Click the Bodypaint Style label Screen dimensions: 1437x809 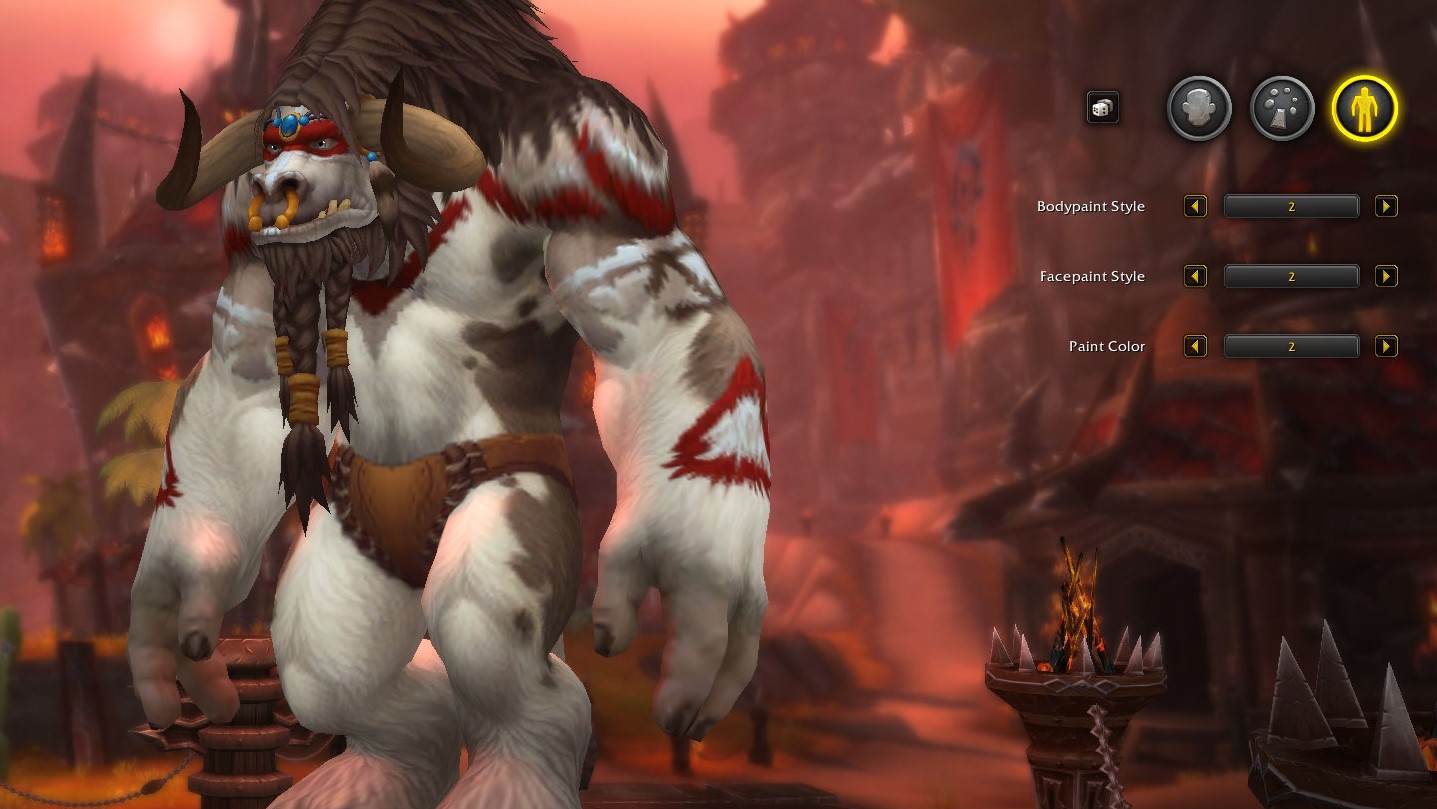point(1091,206)
